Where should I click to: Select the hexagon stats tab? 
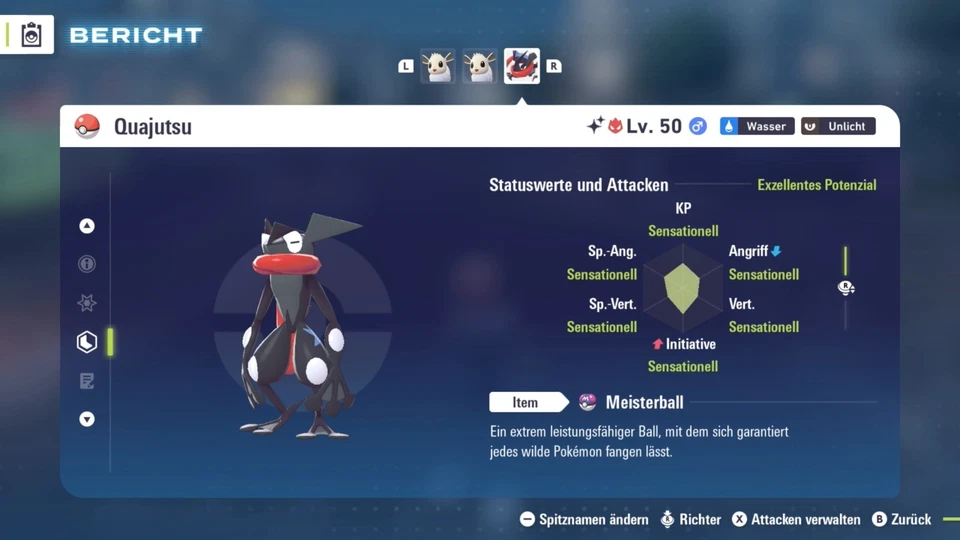(87, 342)
